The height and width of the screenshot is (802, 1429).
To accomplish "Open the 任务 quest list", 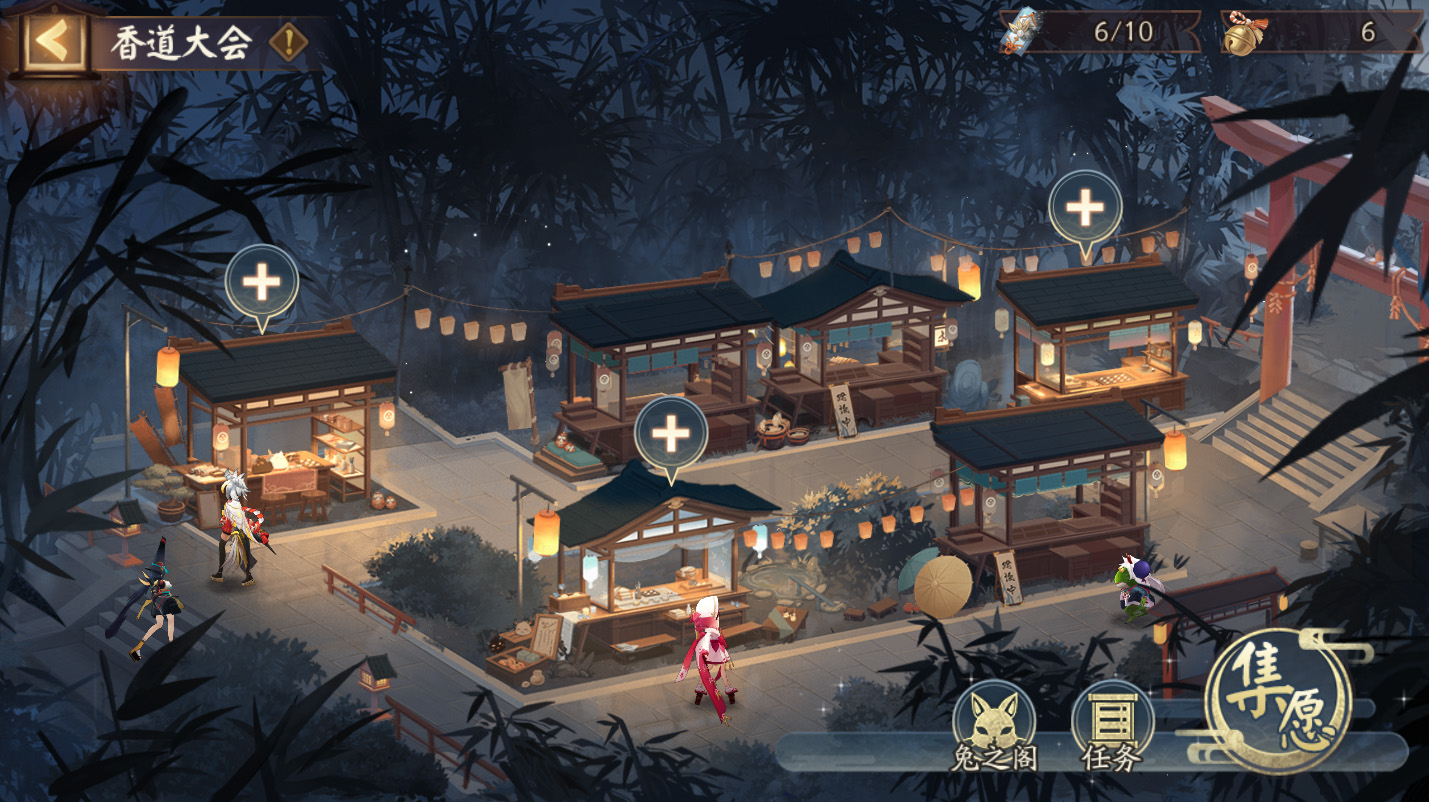I will click(x=1112, y=724).
